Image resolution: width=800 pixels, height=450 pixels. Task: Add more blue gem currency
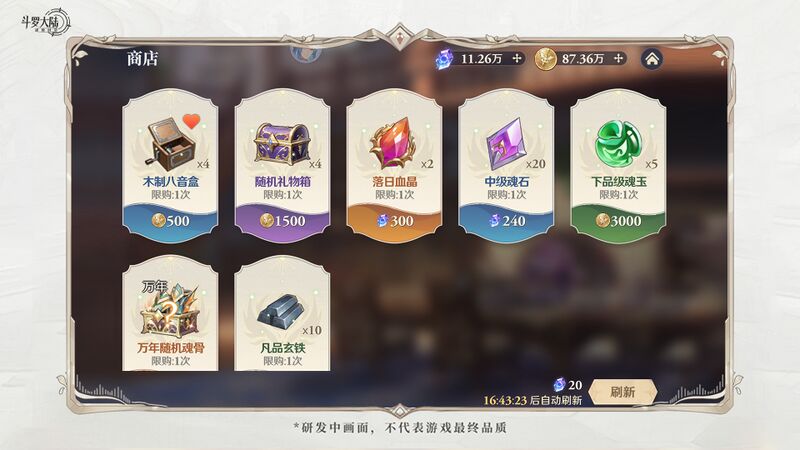tap(517, 59)
